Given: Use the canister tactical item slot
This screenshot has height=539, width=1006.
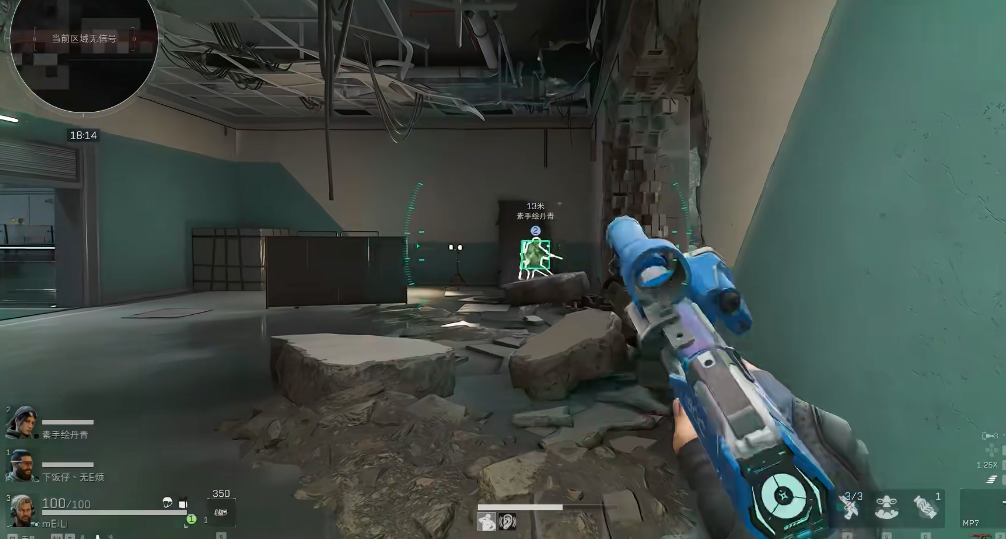Looking at the screenshot, I should [926, 508].
